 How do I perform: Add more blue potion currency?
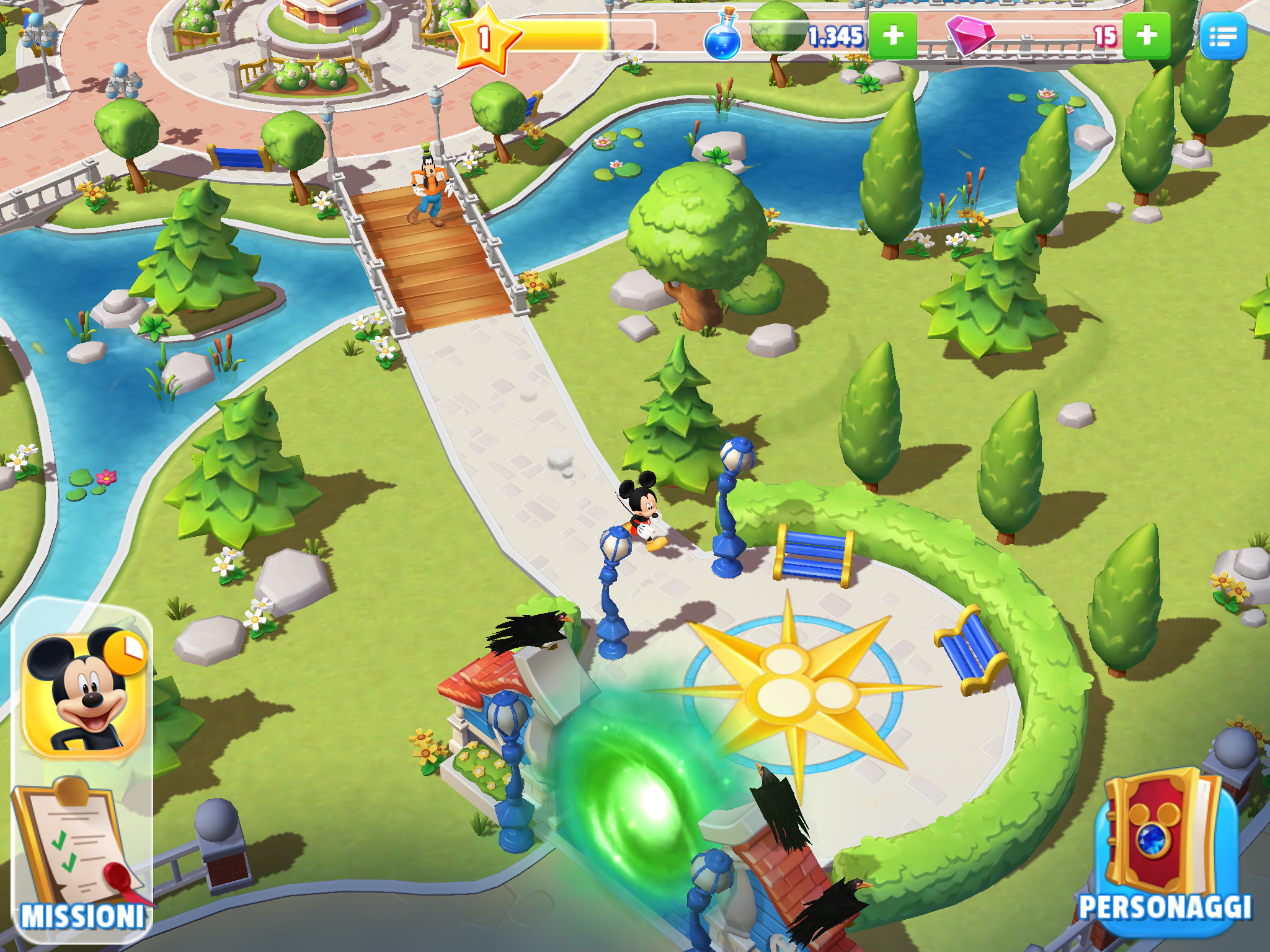(892, 37)
